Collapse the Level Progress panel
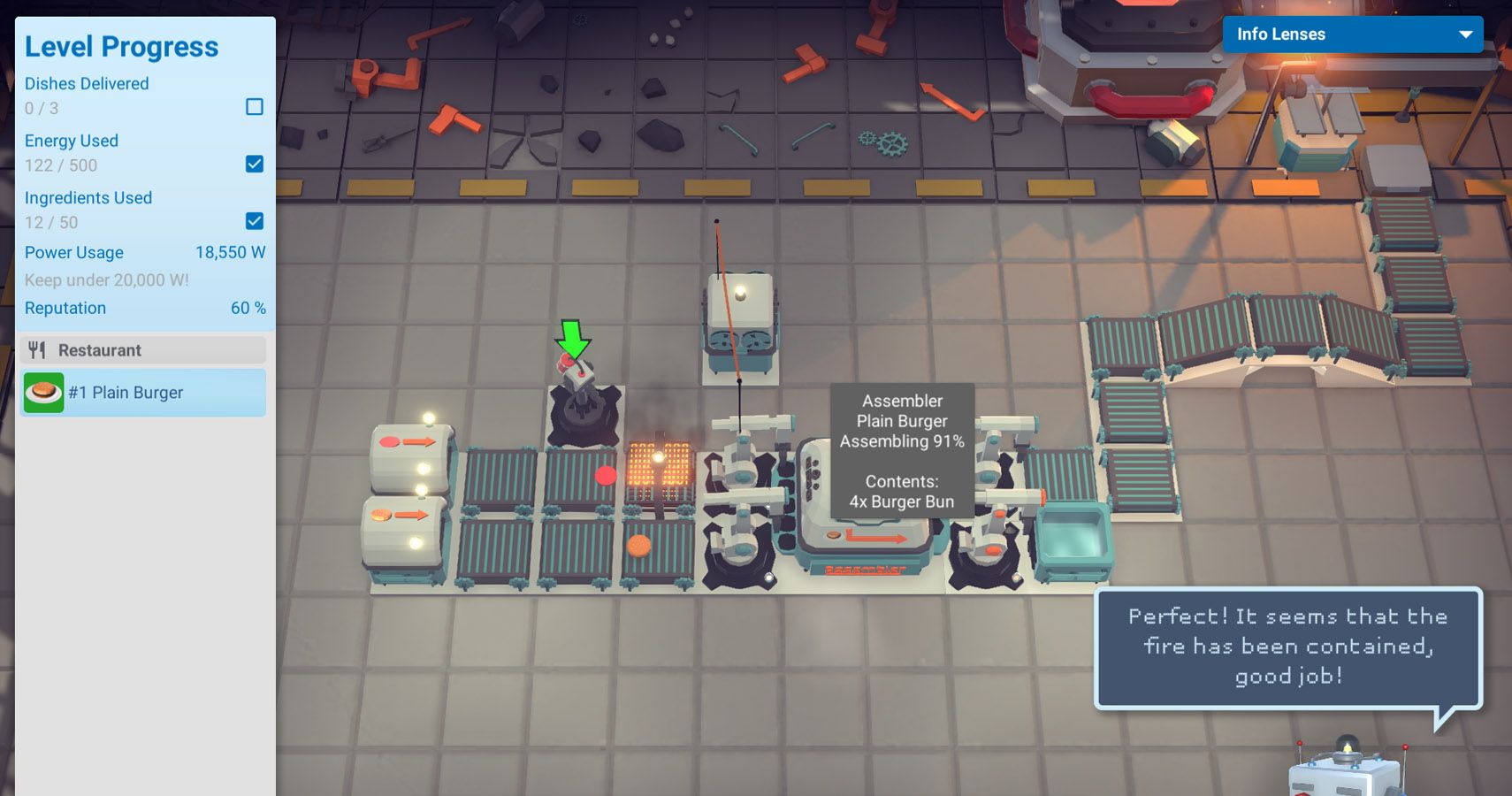This screenshot has height=796, width=1512. click(x=122, y=46)
